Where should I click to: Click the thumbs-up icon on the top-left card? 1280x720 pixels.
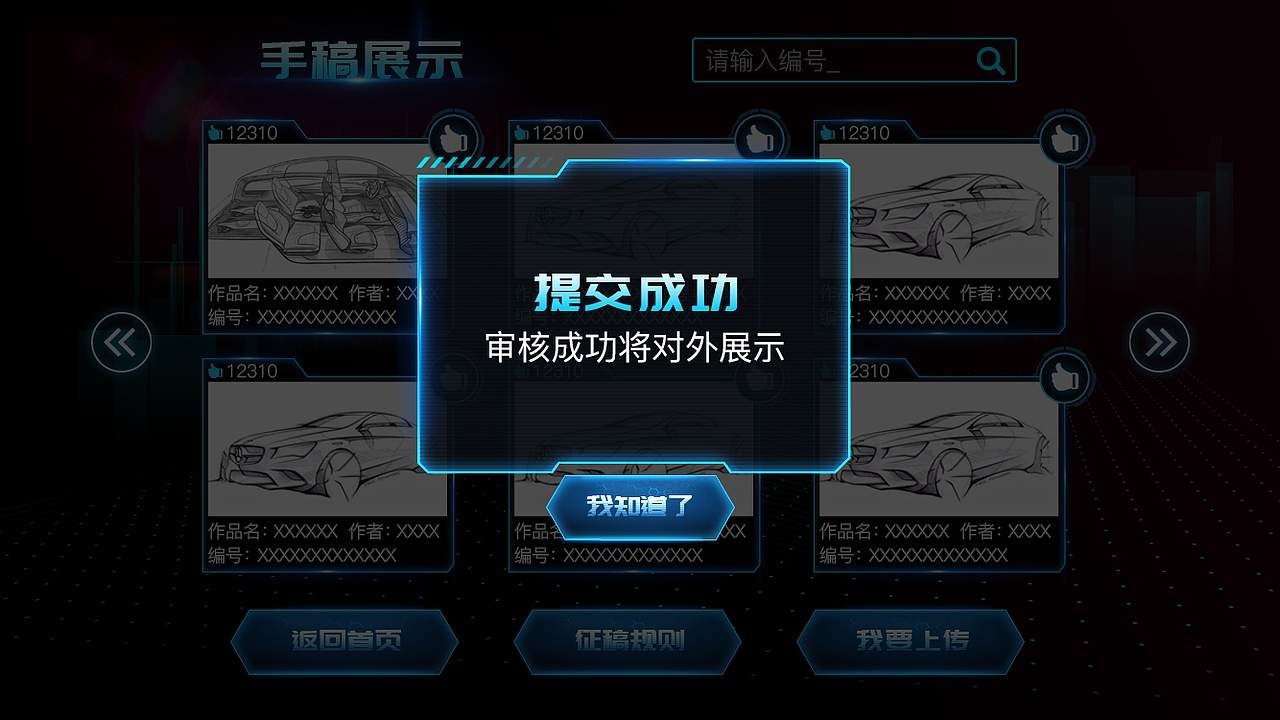tap(451, 140)
